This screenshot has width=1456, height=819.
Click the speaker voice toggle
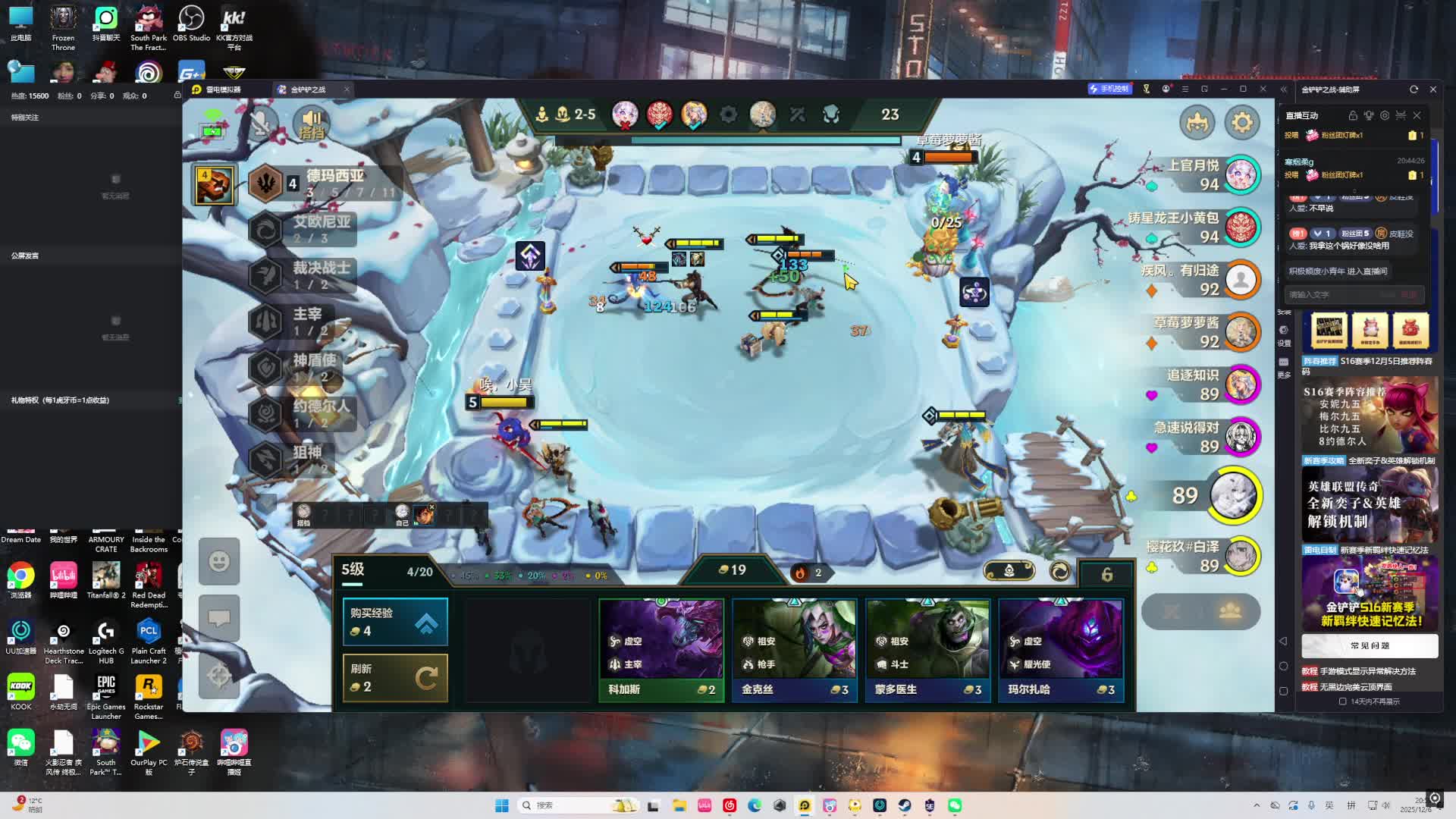[312, 124]
